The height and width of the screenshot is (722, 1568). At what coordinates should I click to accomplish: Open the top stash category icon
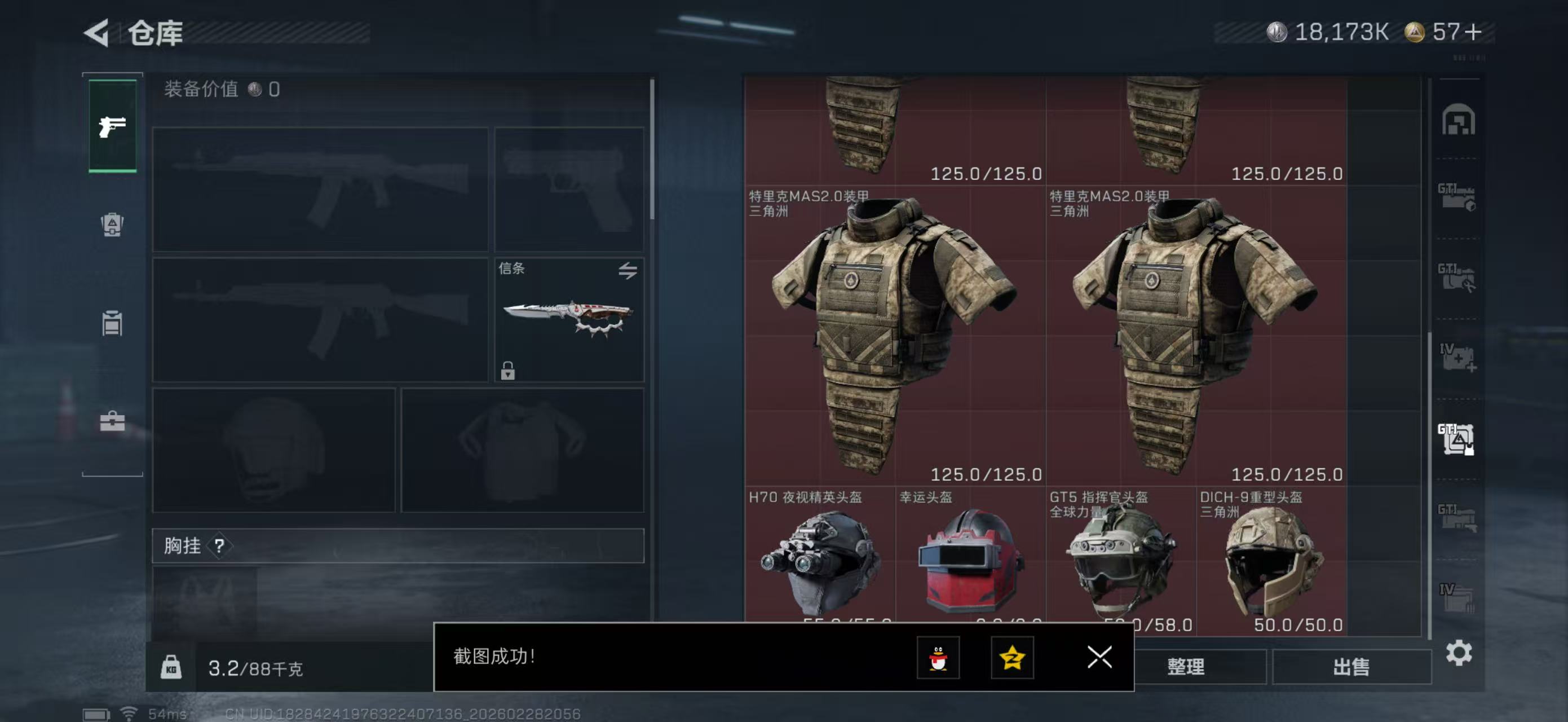coord(1458,120)
